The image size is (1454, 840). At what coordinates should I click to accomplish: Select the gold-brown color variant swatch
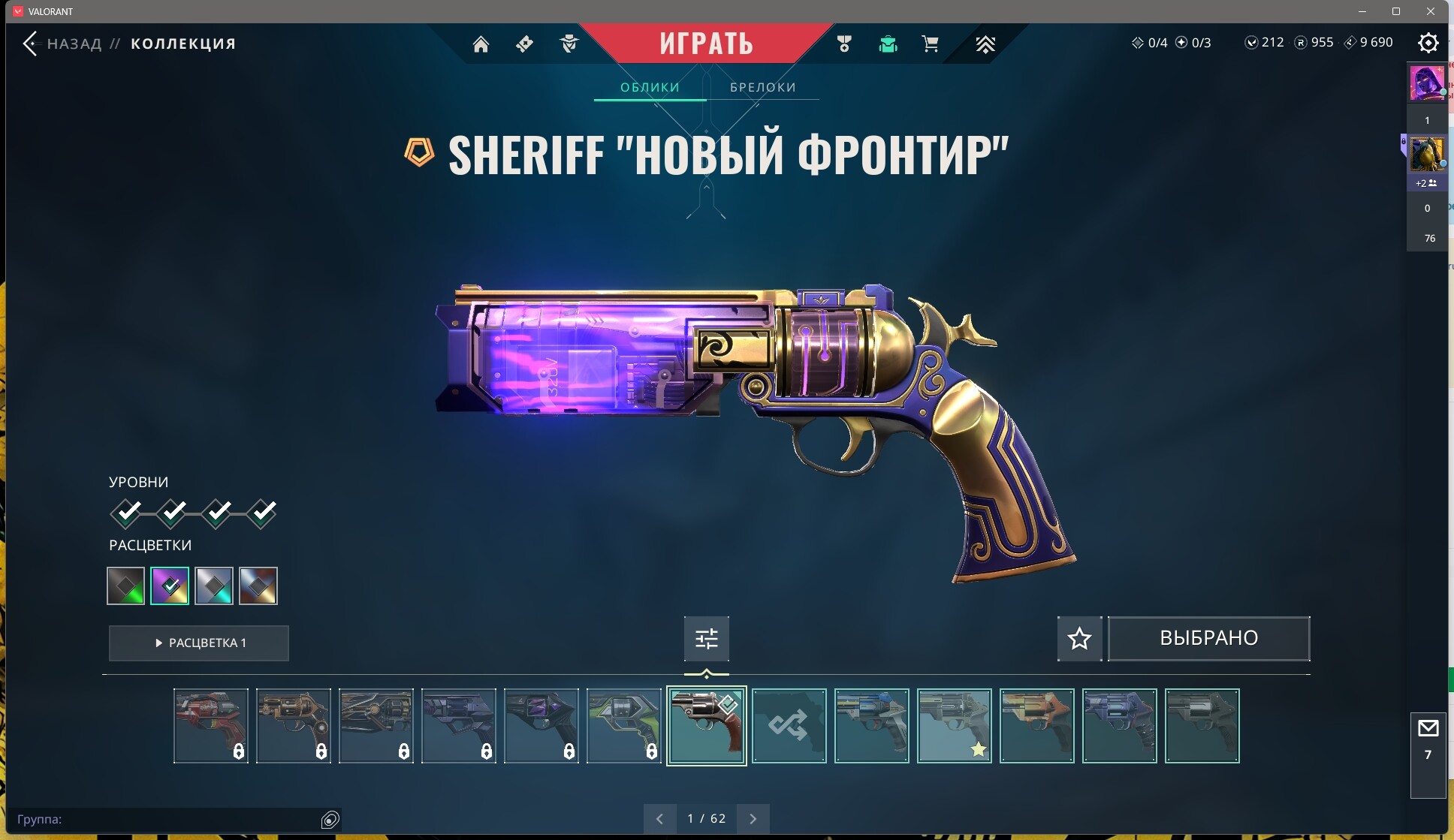coord(258,586)
